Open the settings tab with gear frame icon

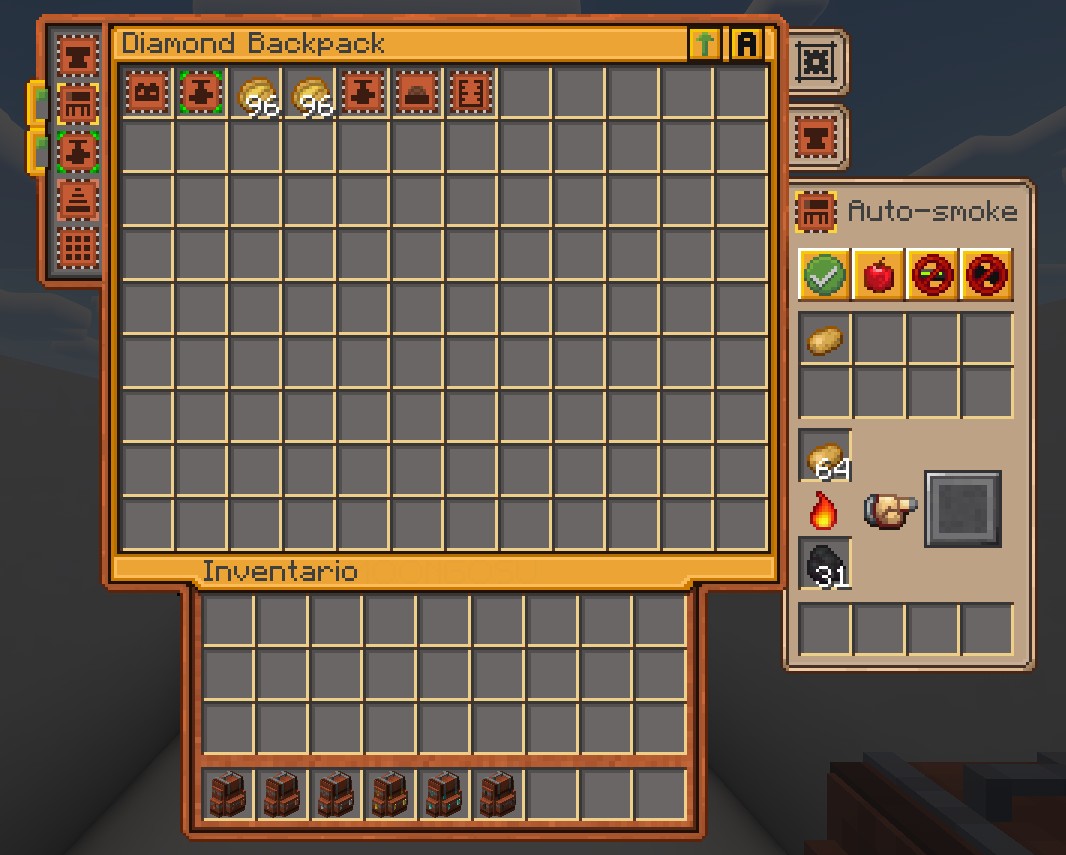pos(817,63)
